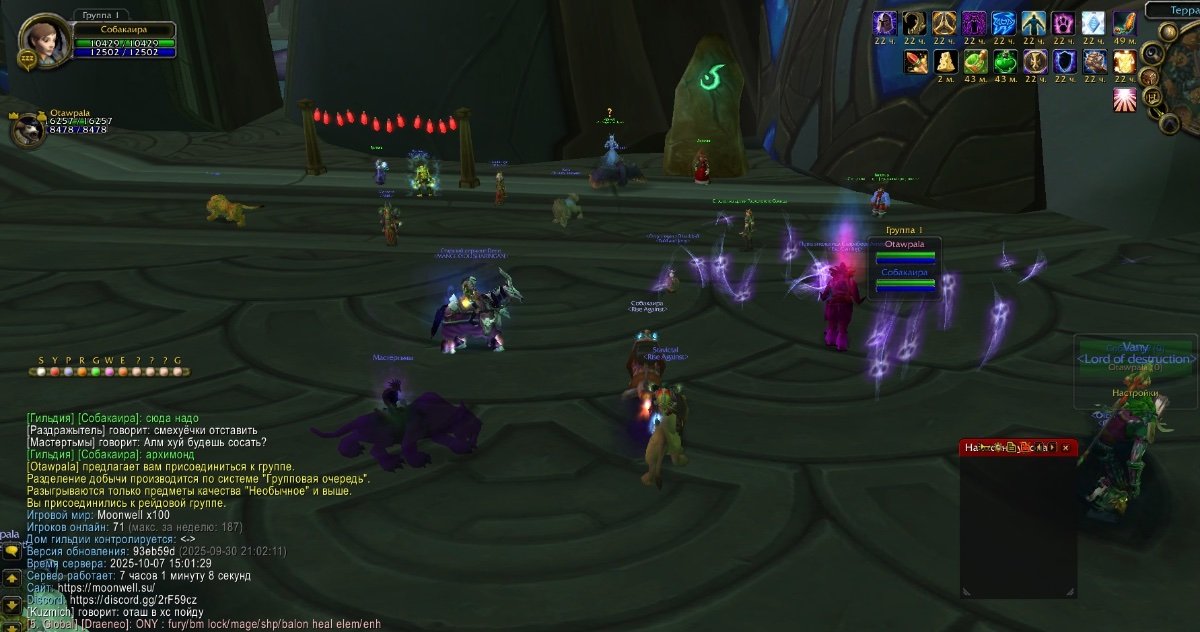Click the feather buff with 49 м. timer

point(1124,23)
